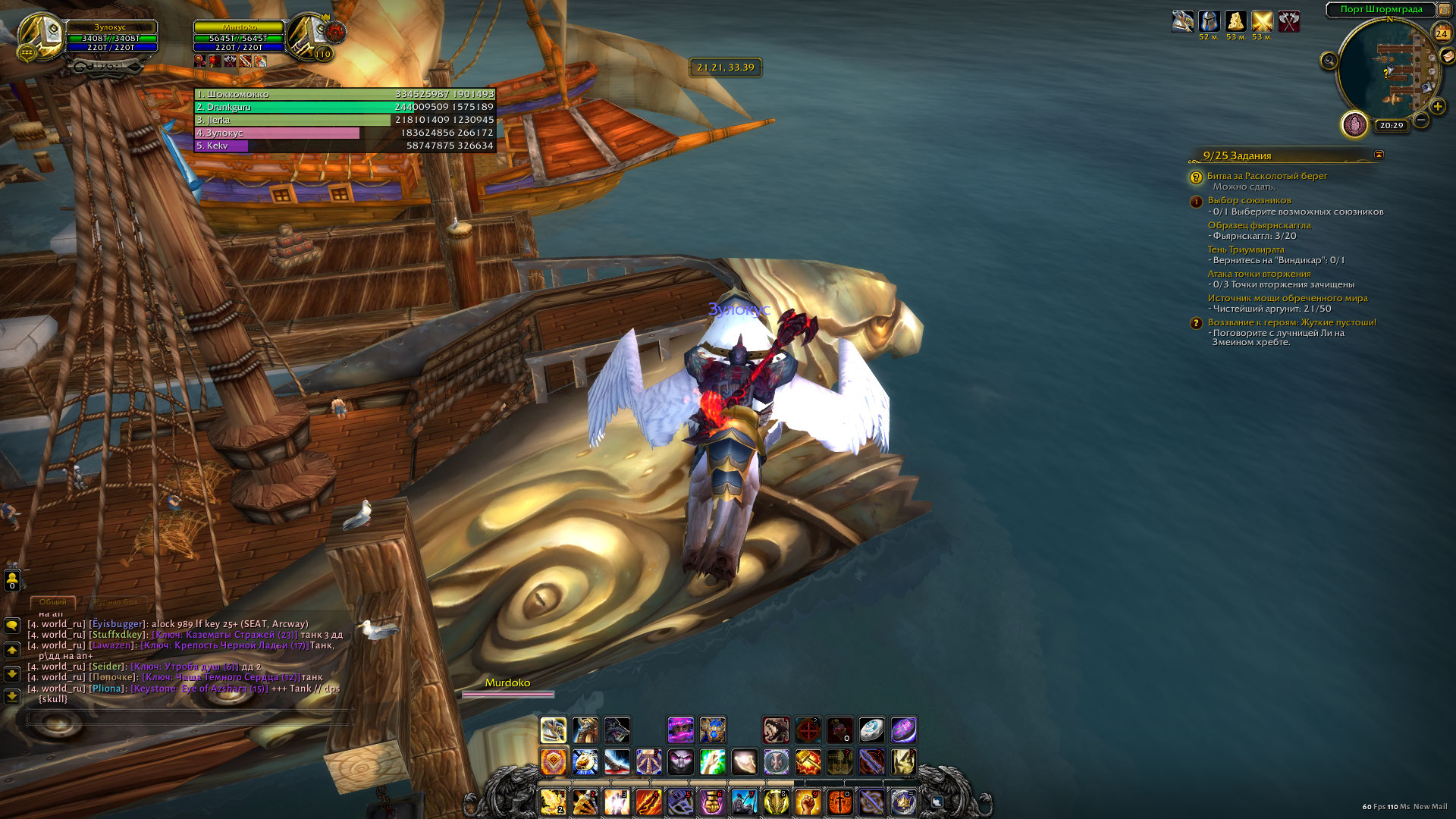The image size is (1456, 819).
Task: Activate the golden fist ability in slot 9
Action: [807, 802]
